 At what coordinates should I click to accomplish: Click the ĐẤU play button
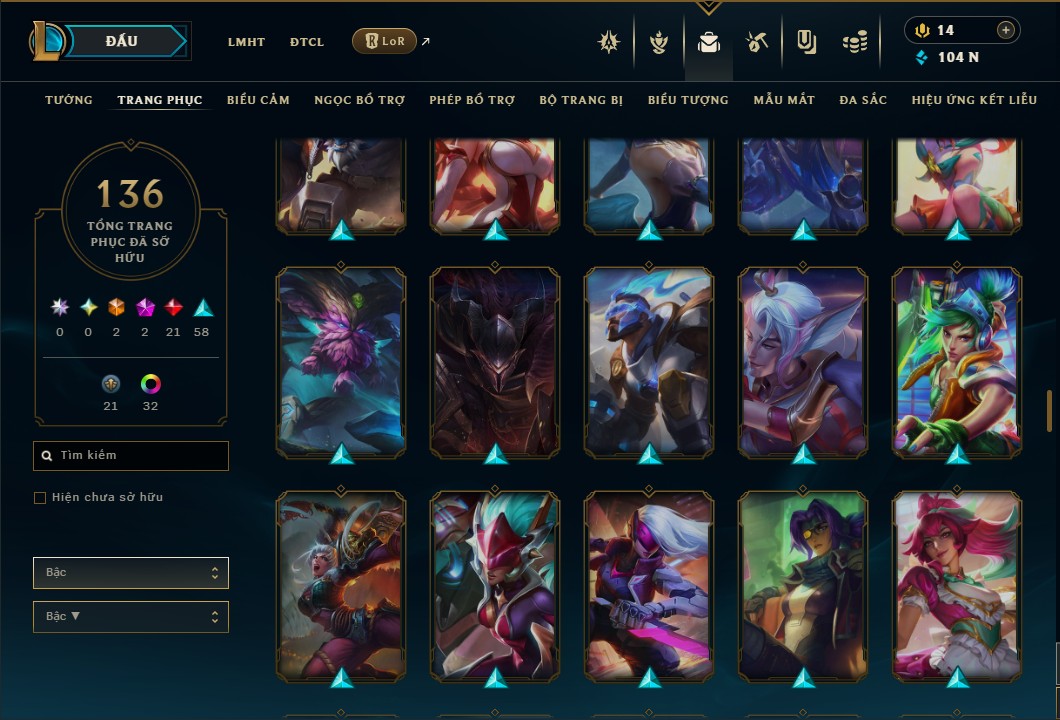122,41
